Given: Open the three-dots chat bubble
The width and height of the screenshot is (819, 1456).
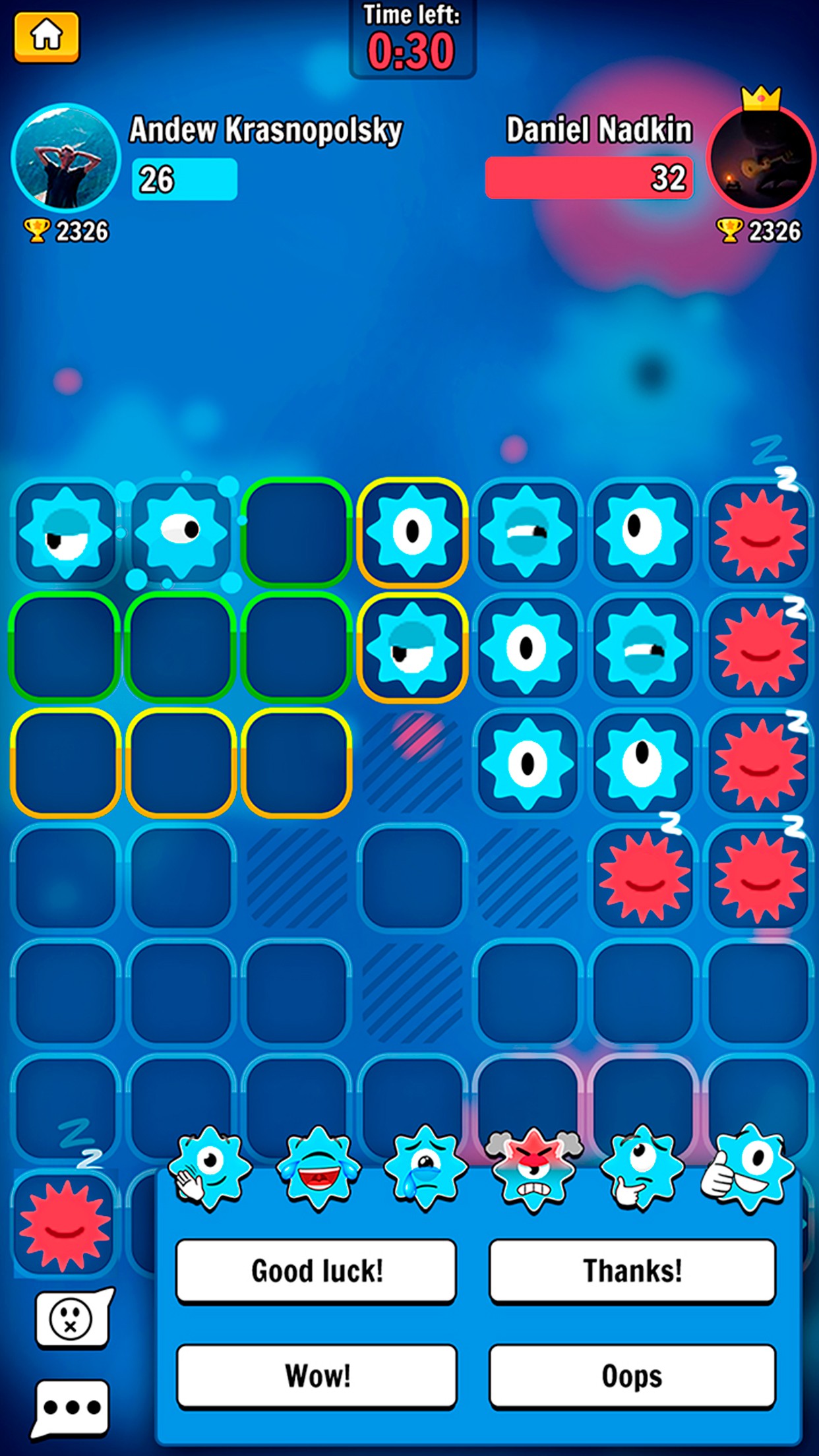Looking at the screenshot, I should coord(71,1407).
